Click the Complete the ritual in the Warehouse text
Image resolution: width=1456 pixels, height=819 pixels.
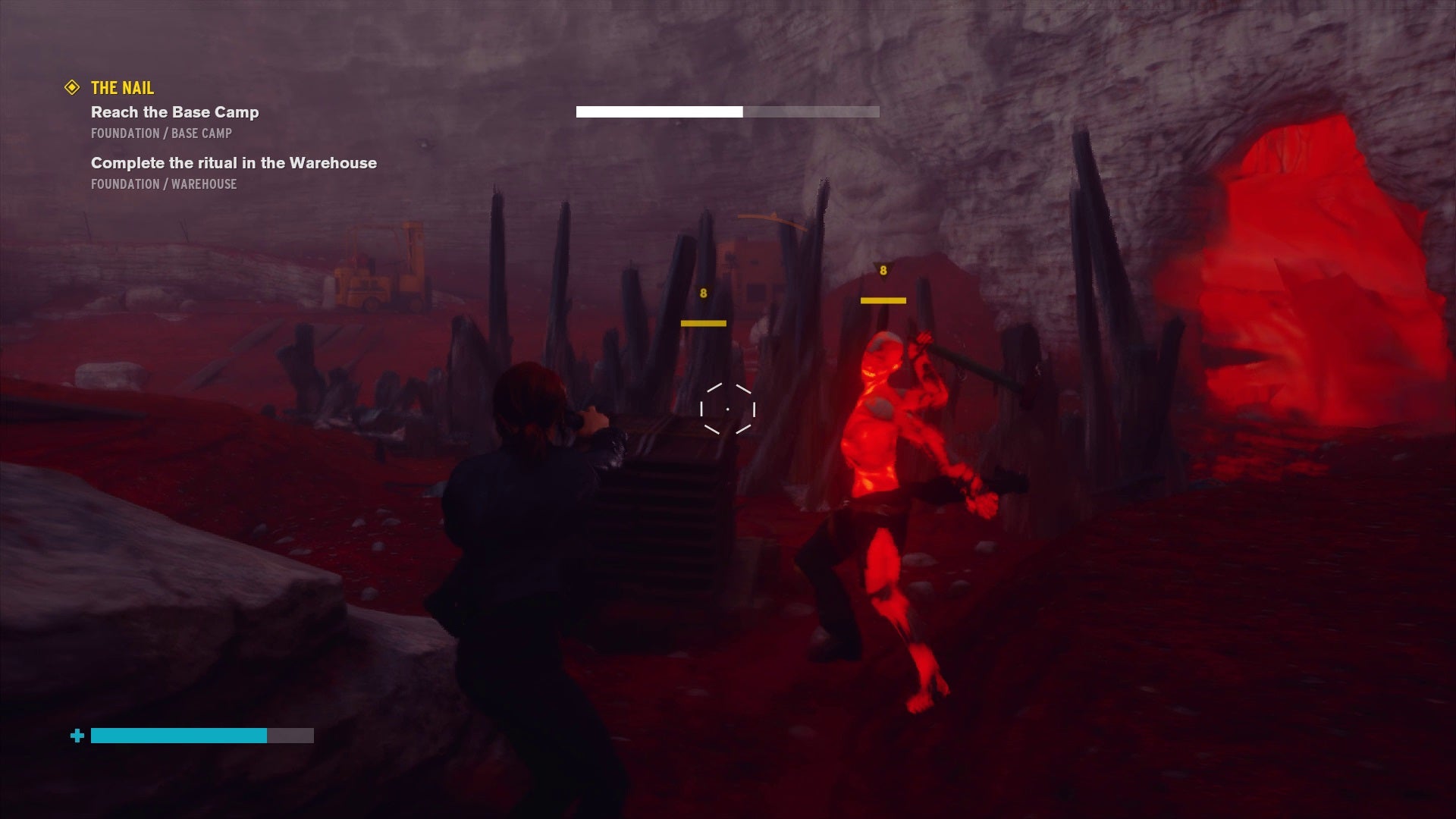[x=234, y=163]
